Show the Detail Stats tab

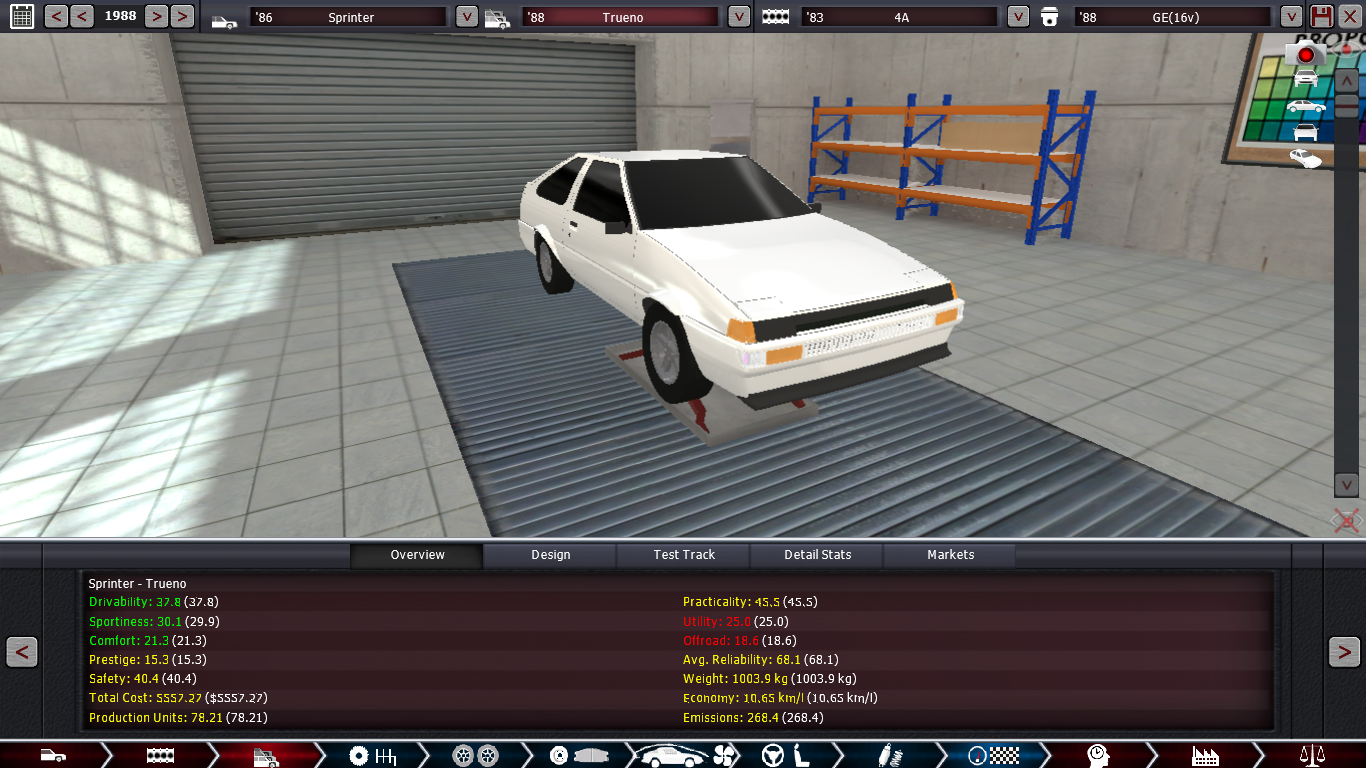(x=817, y=555)
